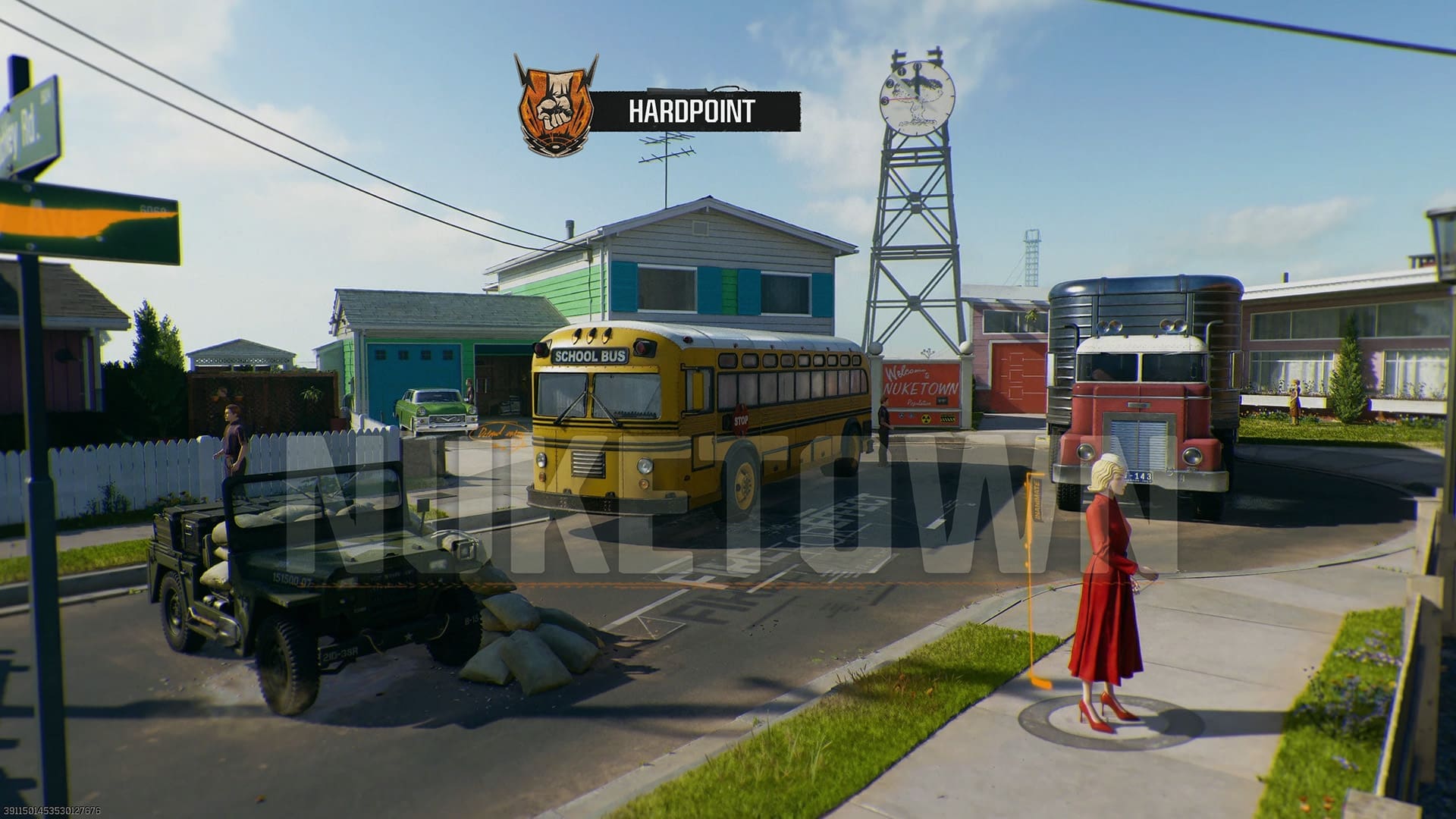Select the license plate on the red truck

pos(1137,476)
